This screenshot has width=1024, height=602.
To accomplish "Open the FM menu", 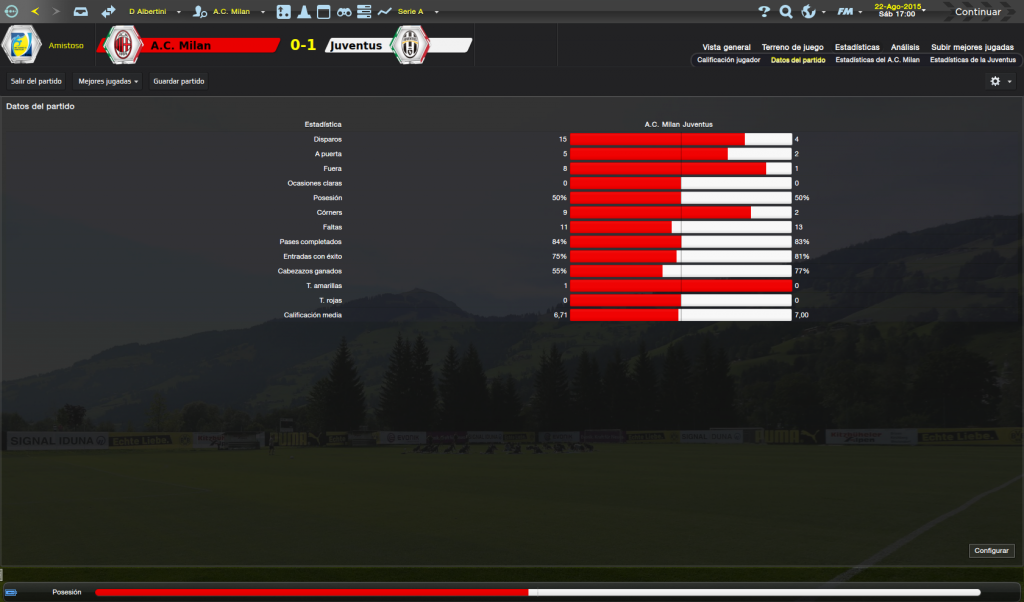I will point(848,12).
